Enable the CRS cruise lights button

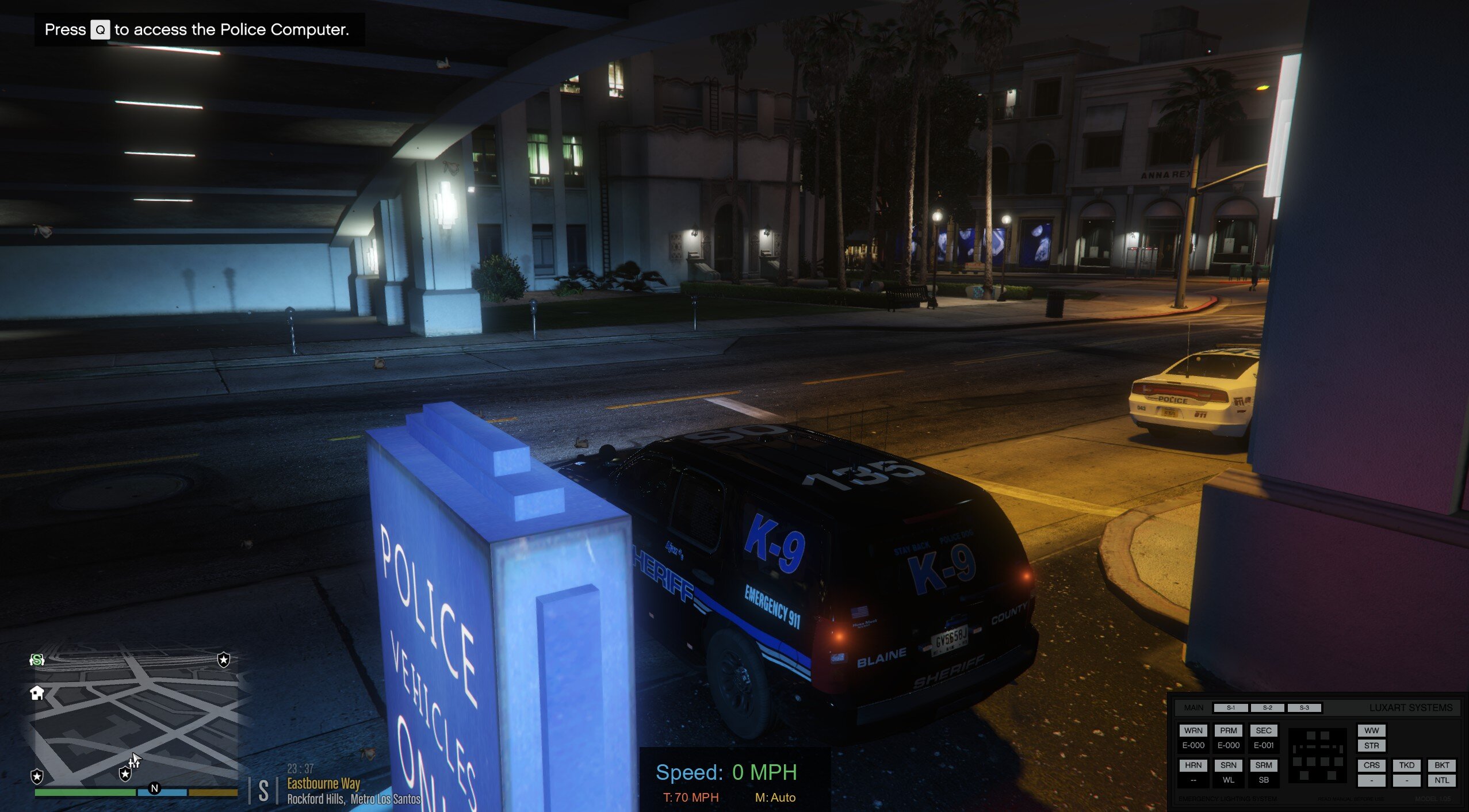click(x=1371, y=765)
